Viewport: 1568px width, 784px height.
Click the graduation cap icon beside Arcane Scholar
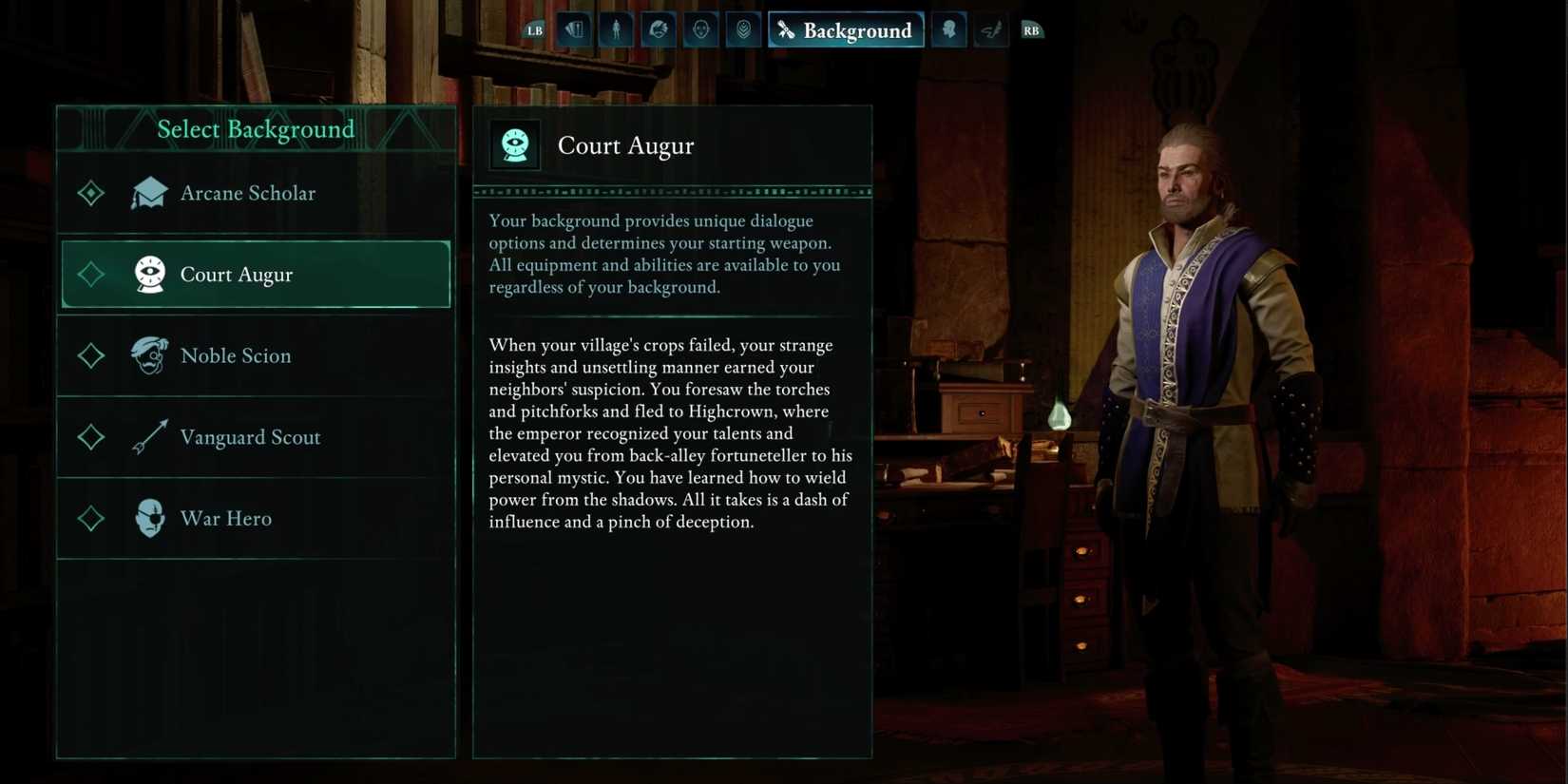point(149,192)
